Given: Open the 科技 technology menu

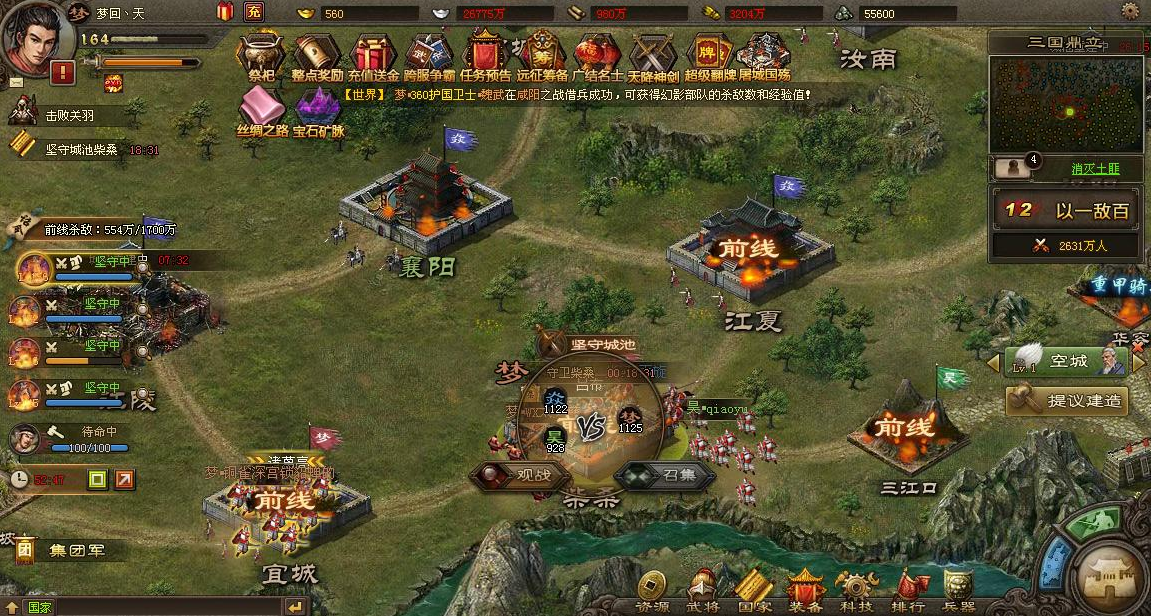Looking at the screenshot, I should pyautogui.click(x=857, y=590).
